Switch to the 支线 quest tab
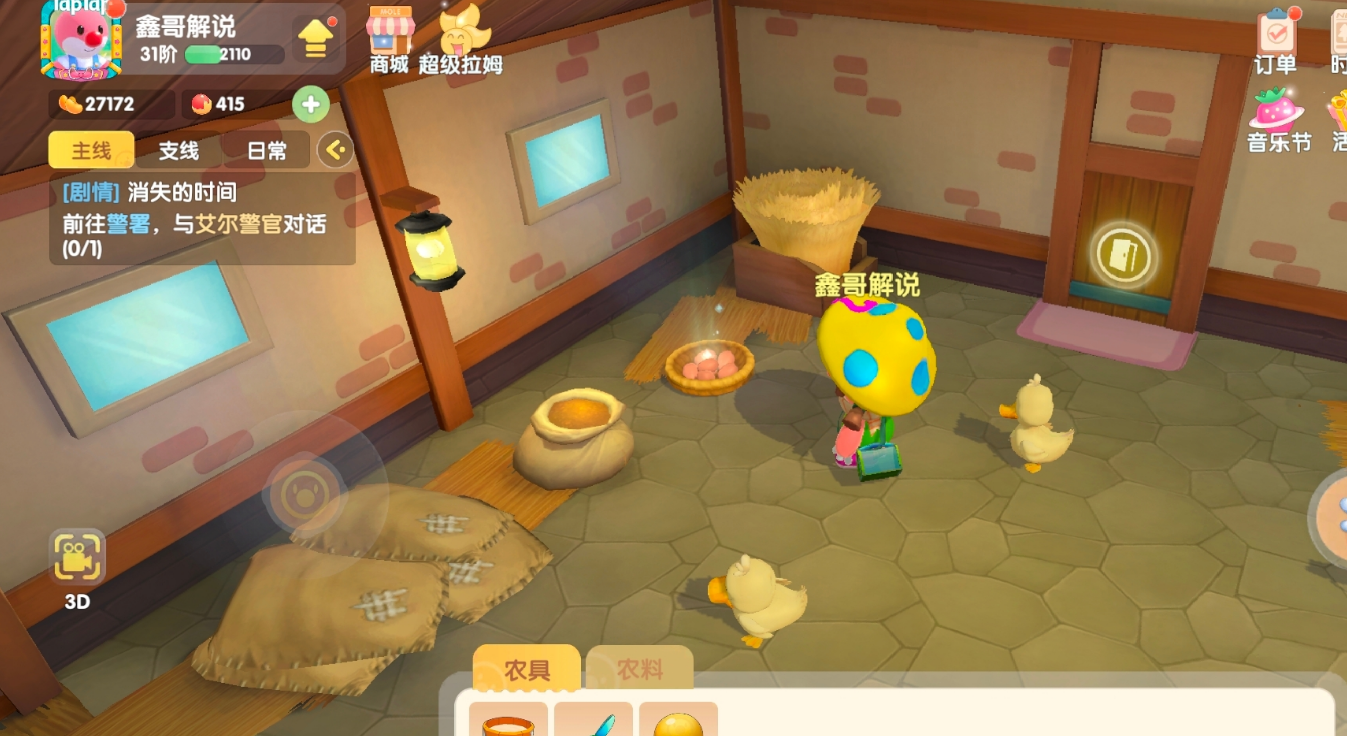This screenshot has width=1347, height=736. (178, 150)
